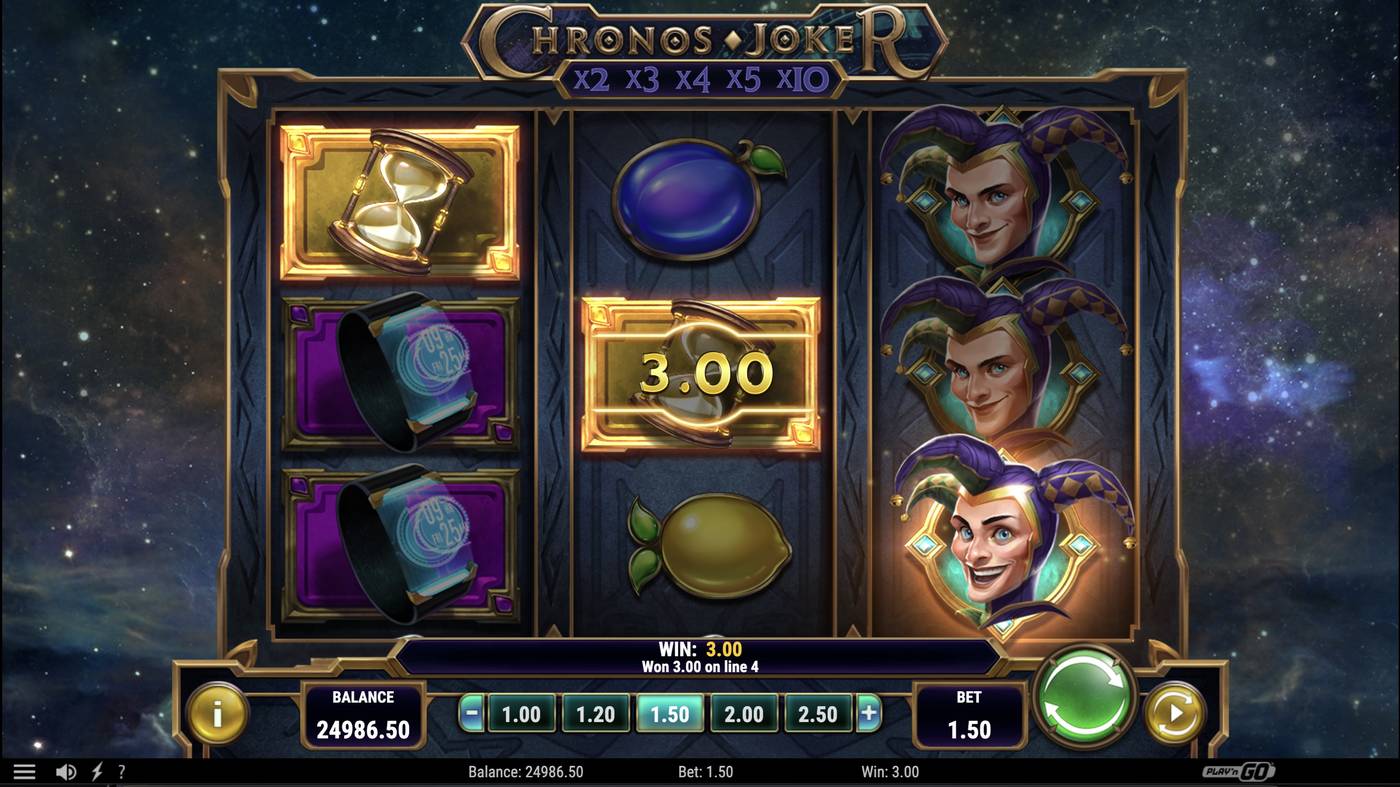Click the currently selected 1.50 bet tab

click(669, 714)
